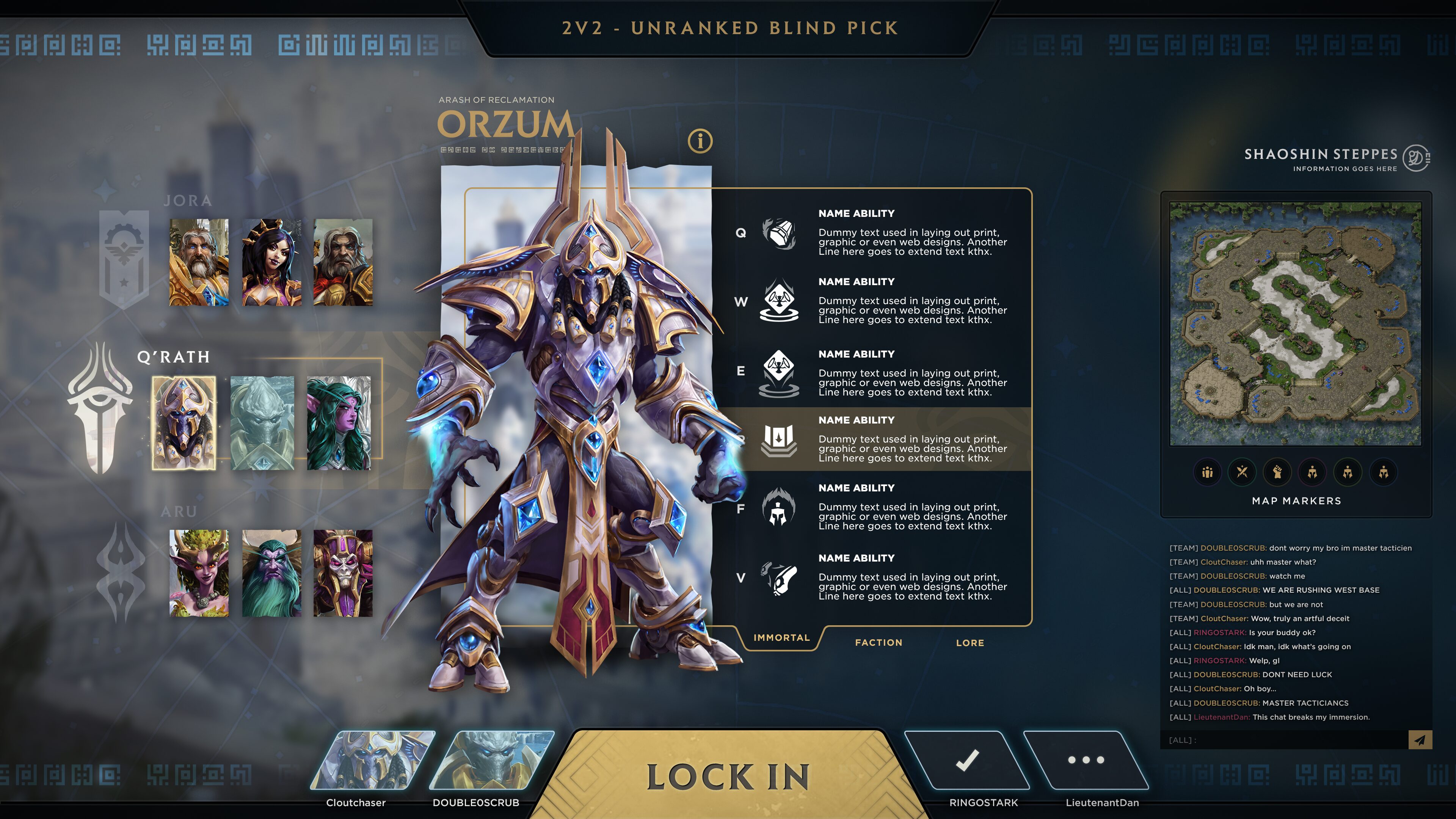Click the Q'rath faction emblem icon

click(102, 407)
